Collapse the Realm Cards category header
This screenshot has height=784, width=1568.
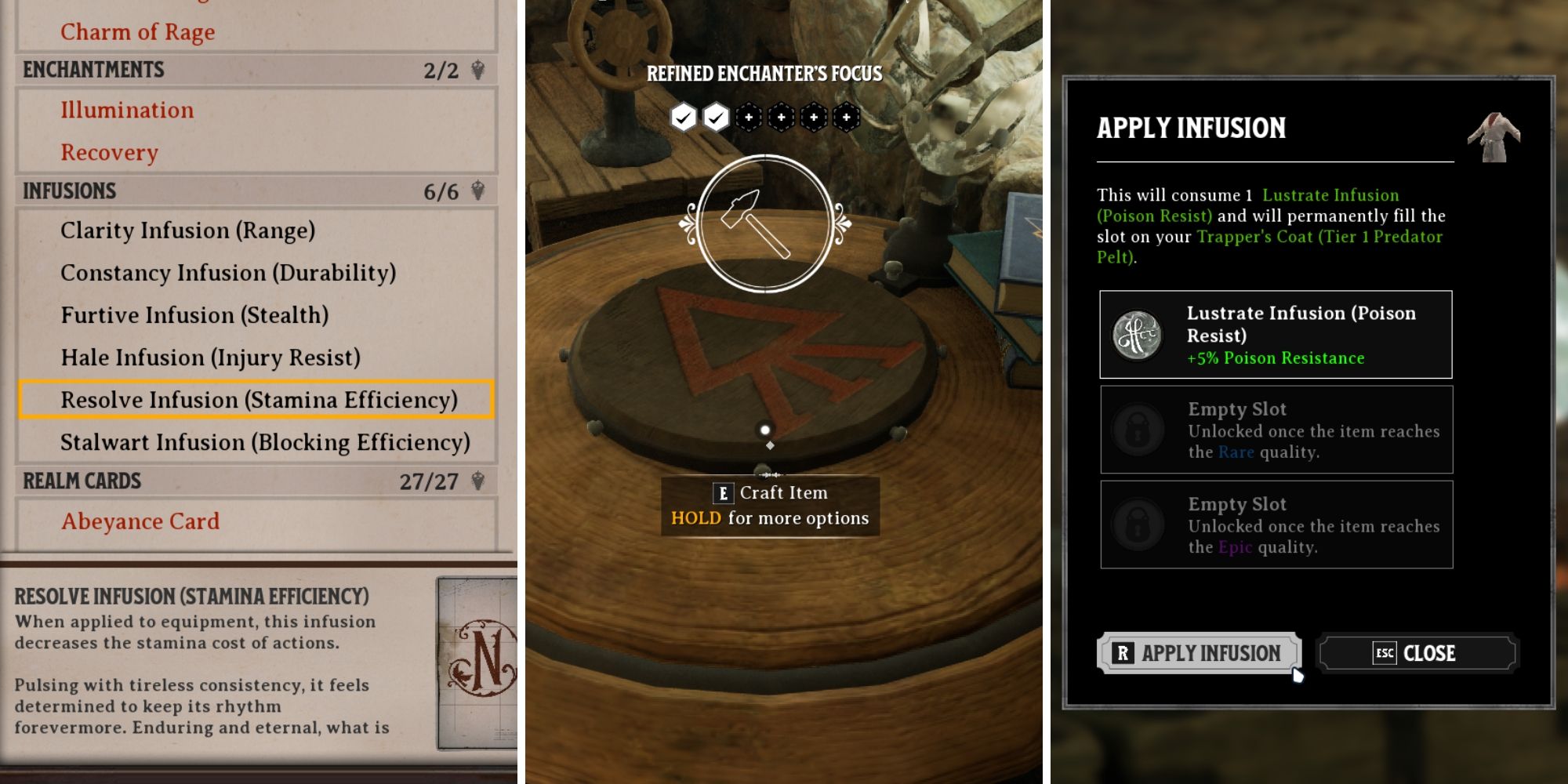254,481
